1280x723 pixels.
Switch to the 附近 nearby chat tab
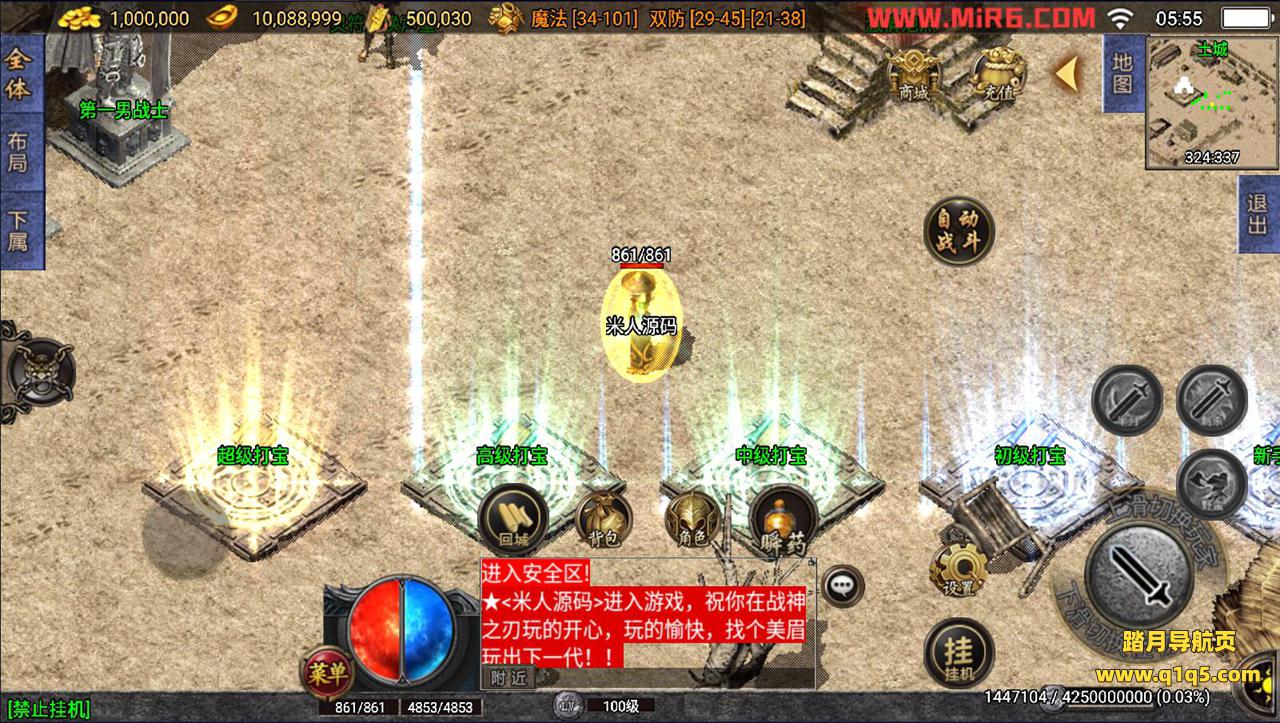click(x=508, y=678)
